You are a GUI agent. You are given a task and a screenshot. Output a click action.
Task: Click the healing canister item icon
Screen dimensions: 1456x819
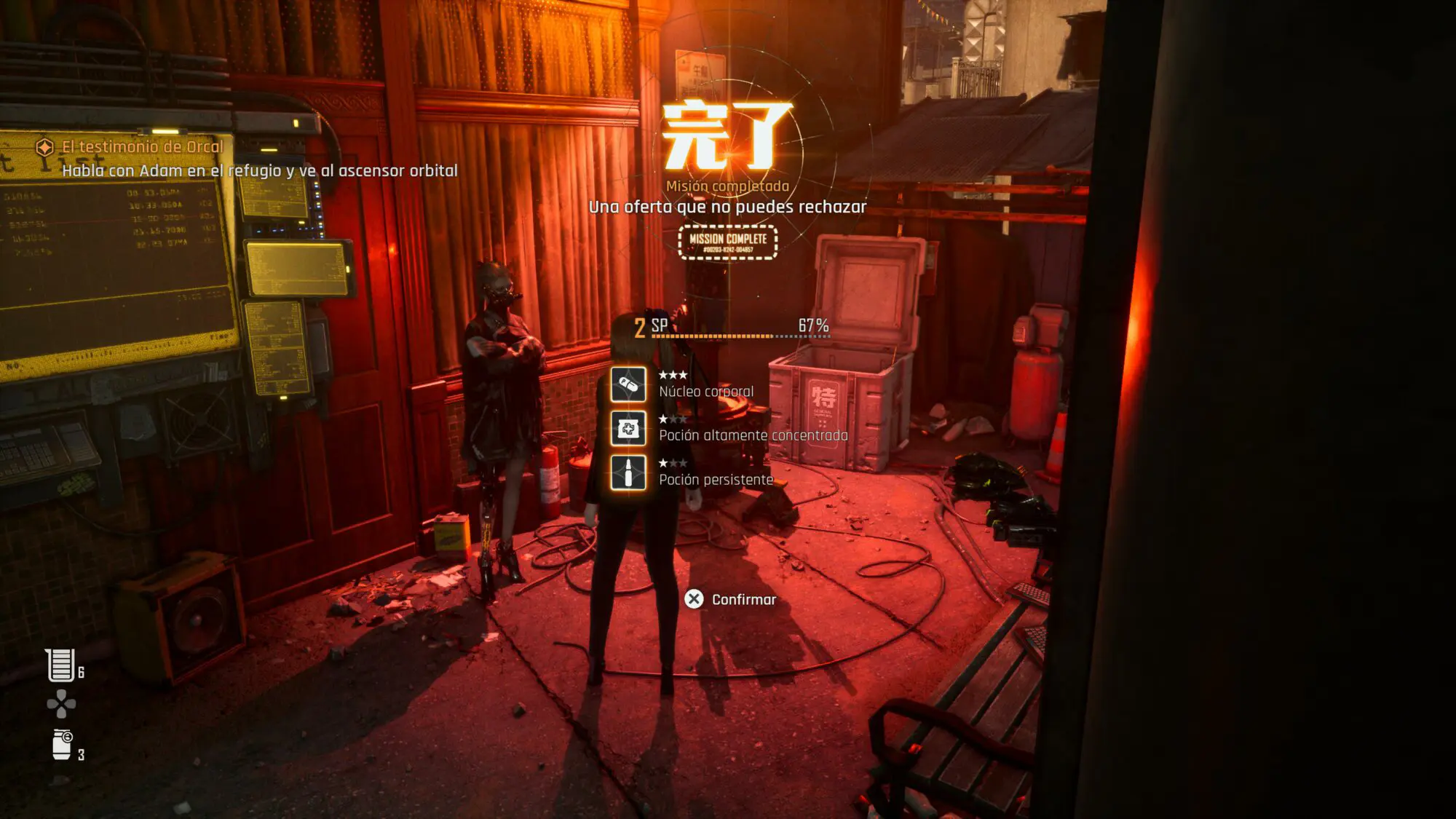[60, 665]
